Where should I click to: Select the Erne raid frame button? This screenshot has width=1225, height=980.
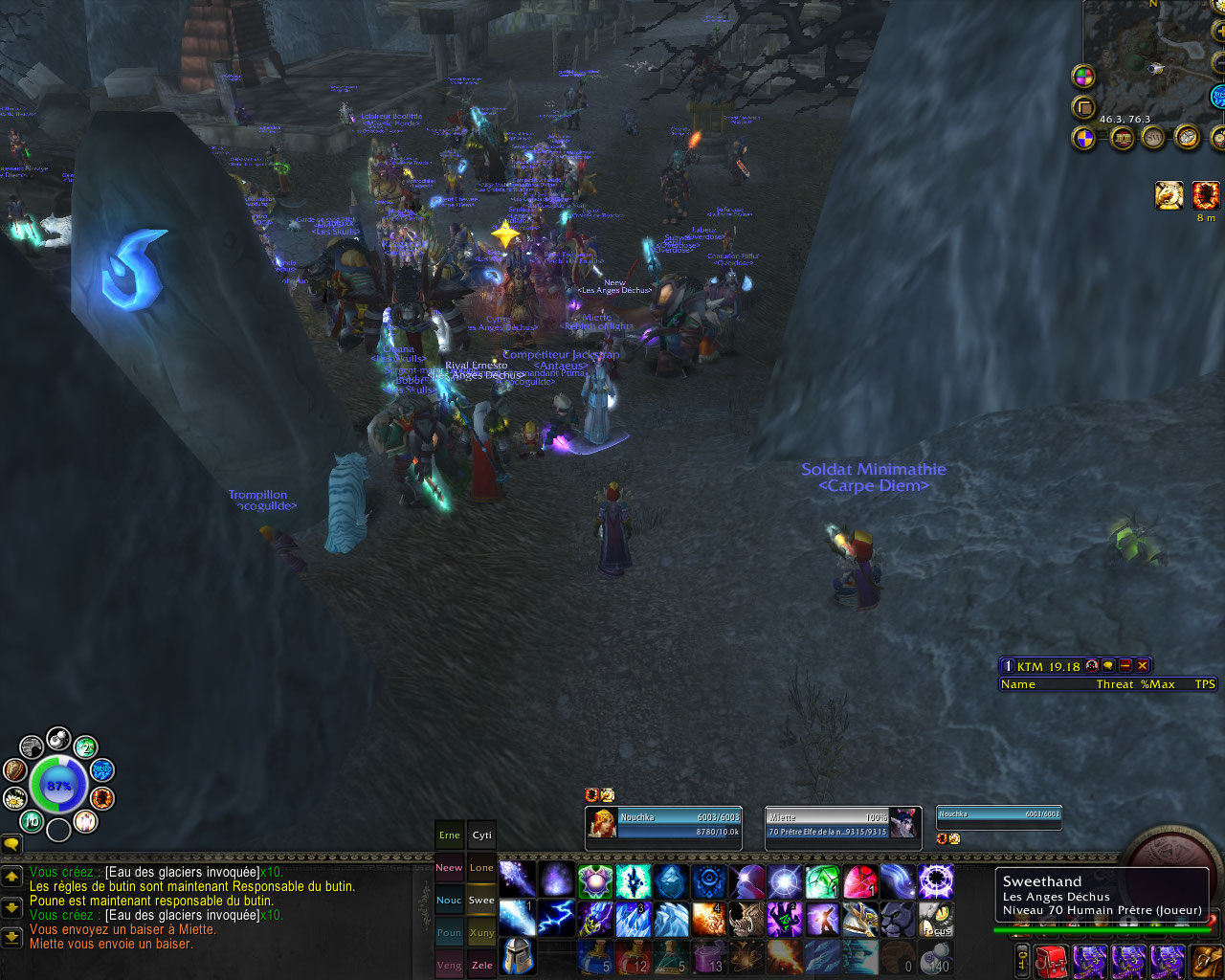click(x=449, y=835)
